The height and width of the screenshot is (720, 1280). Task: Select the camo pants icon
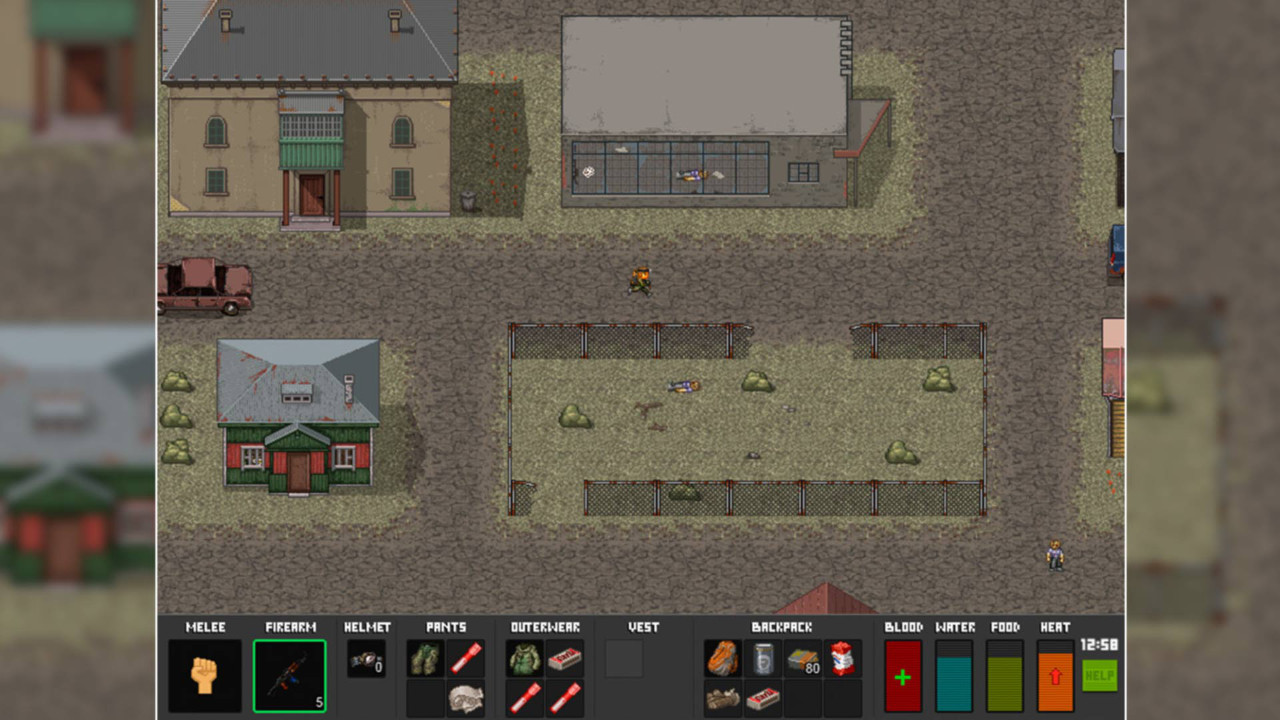(x=425, y=659)
